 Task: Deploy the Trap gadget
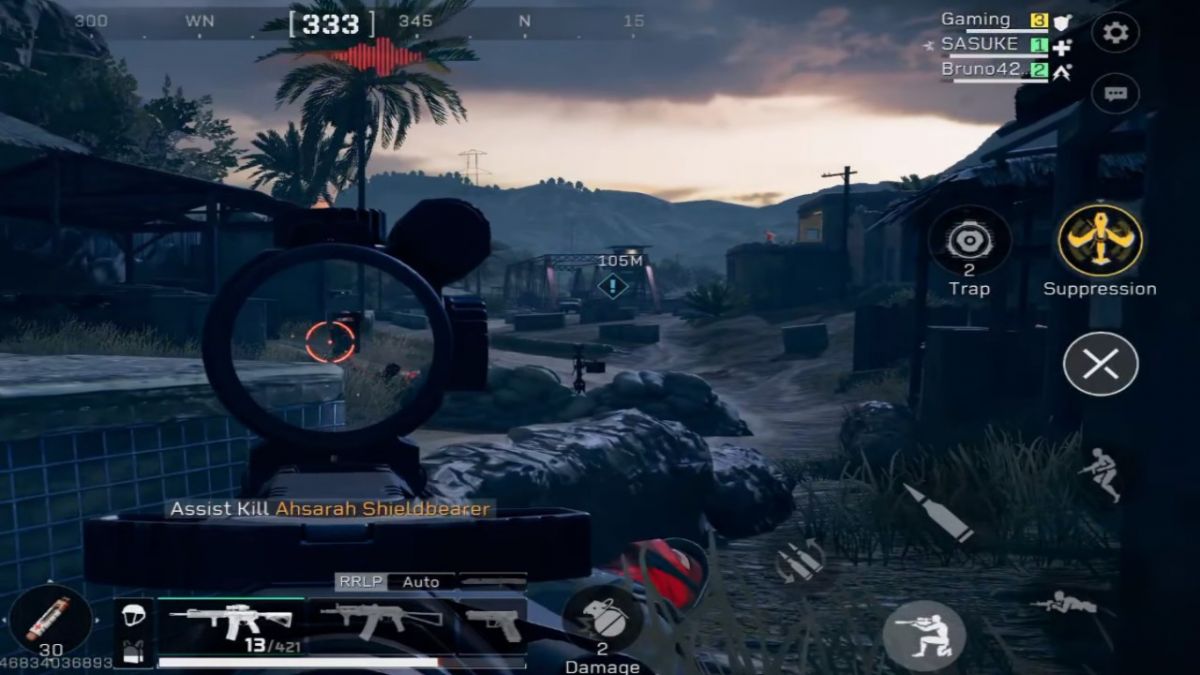[969, 241]
